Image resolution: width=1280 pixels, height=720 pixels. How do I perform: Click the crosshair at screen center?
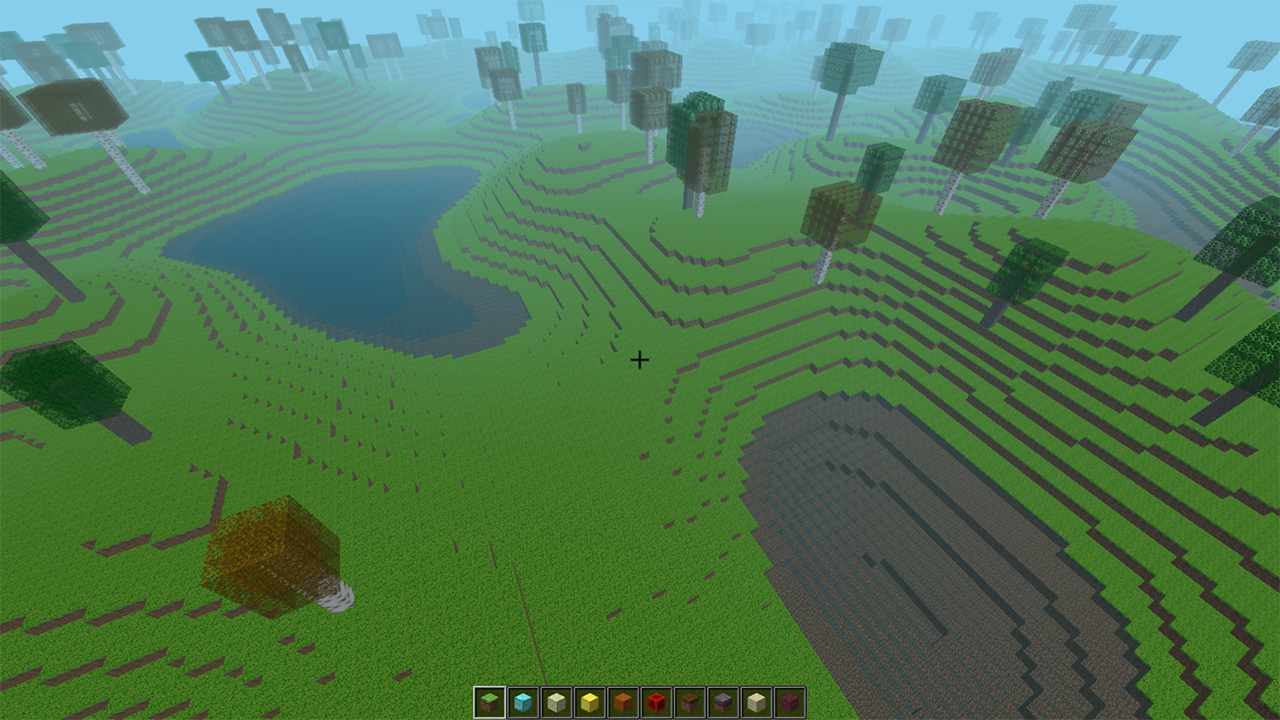click(x=640, y=358)
